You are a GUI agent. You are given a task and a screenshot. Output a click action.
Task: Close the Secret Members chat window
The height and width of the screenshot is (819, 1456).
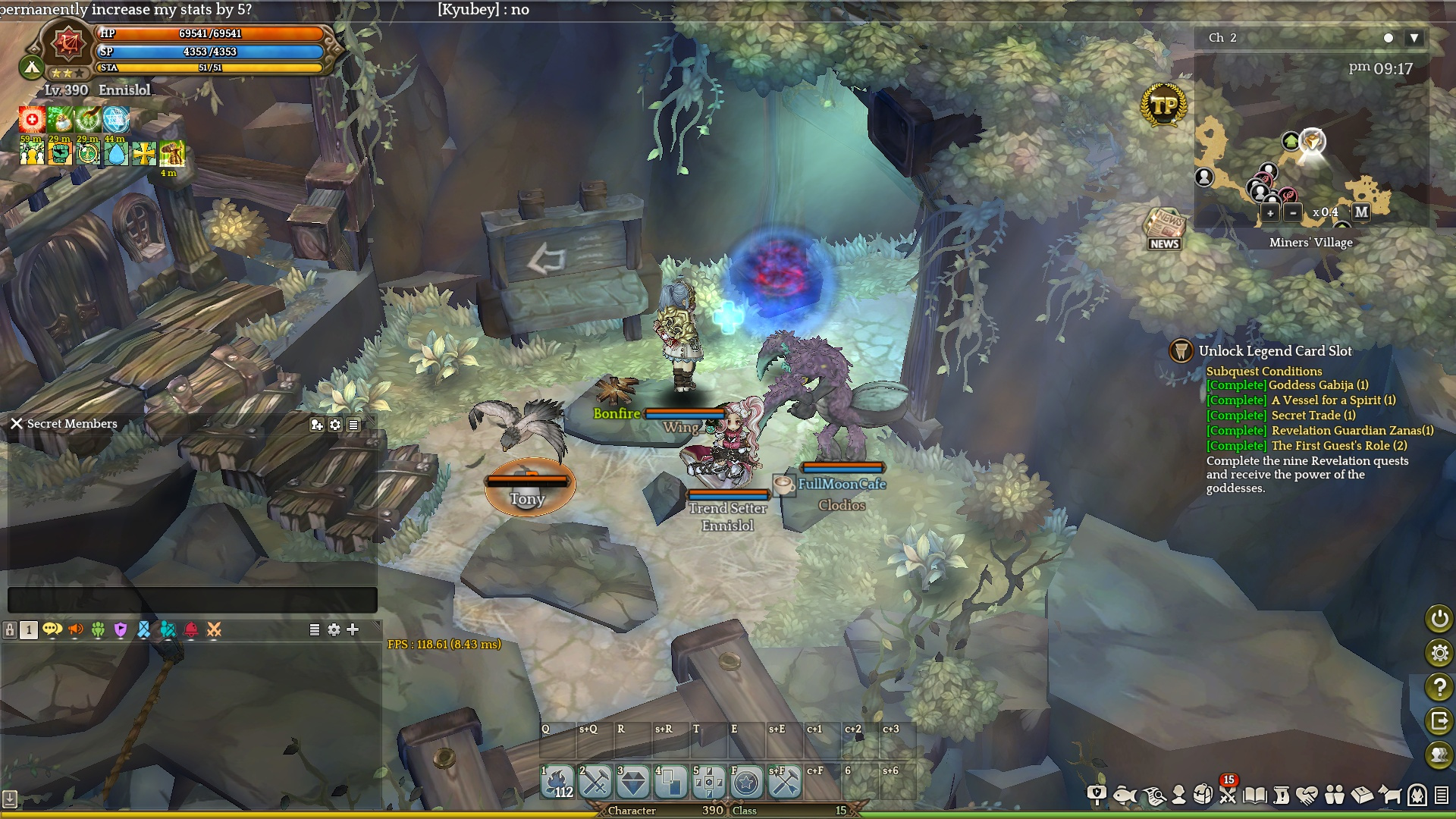[17, 424]
